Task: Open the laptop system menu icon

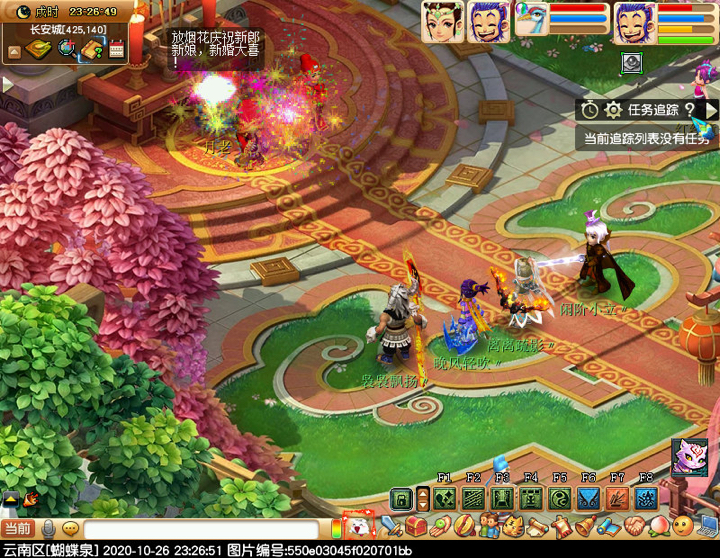Action: tap(708, 524)
